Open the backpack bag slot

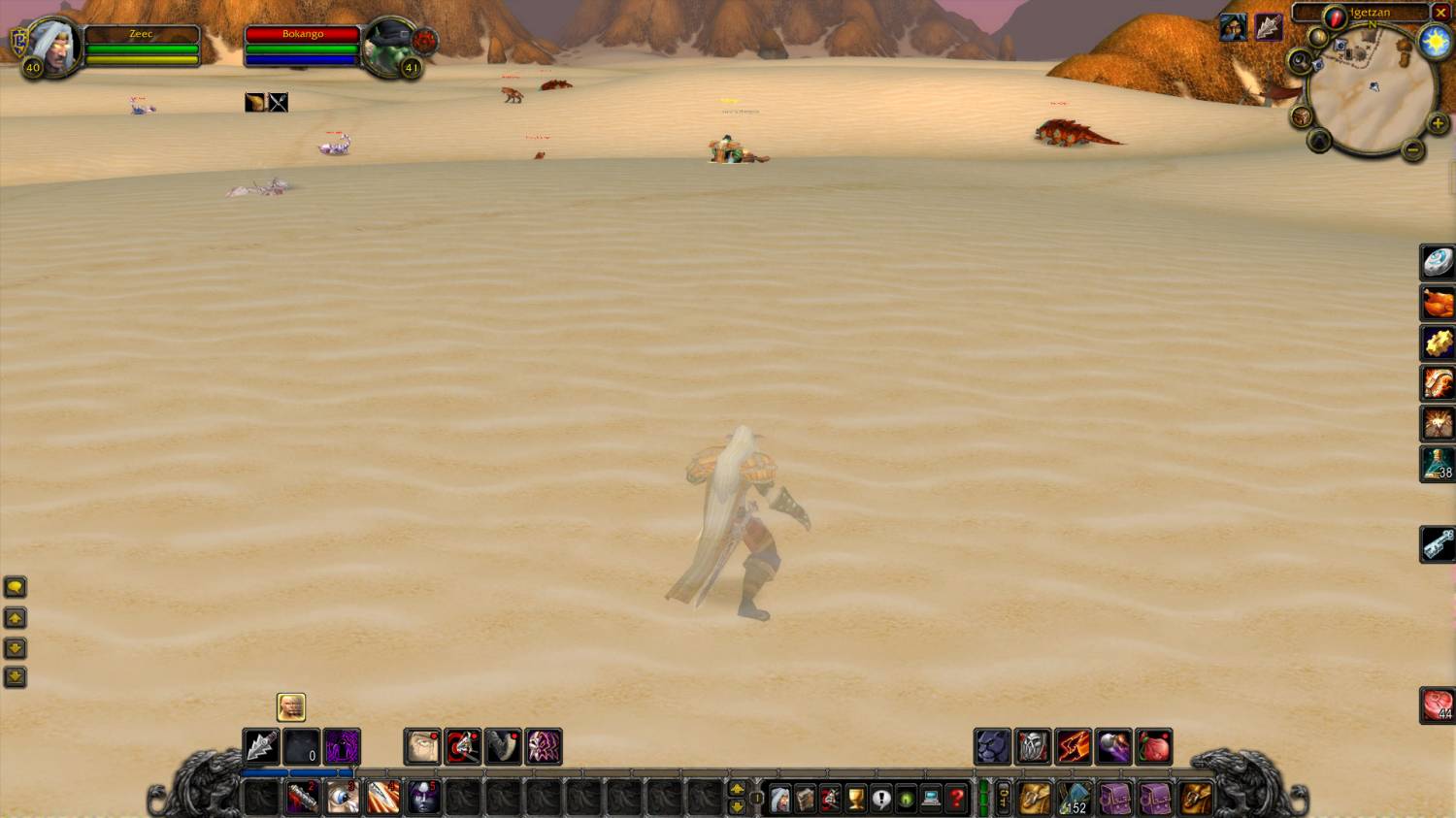pyautogui.click(x=1196, y=799)
